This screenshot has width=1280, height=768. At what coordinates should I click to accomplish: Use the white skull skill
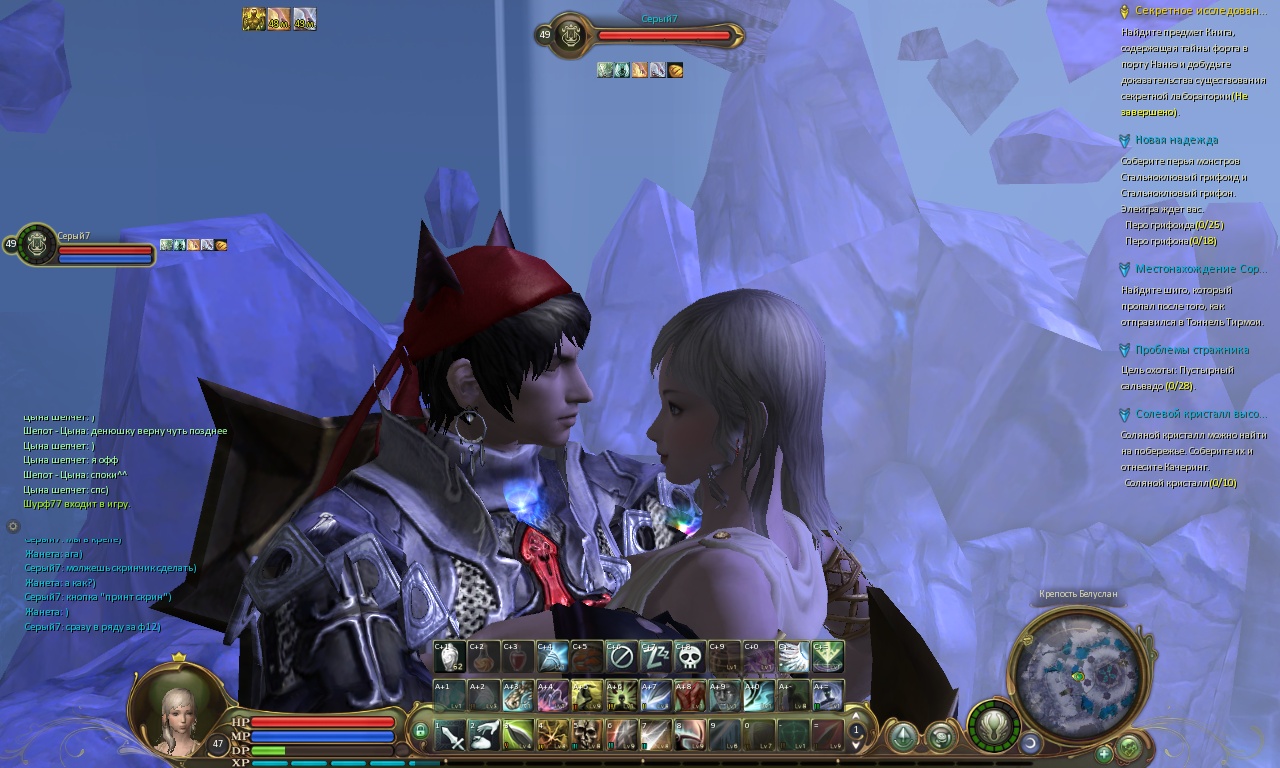[689, 658]
